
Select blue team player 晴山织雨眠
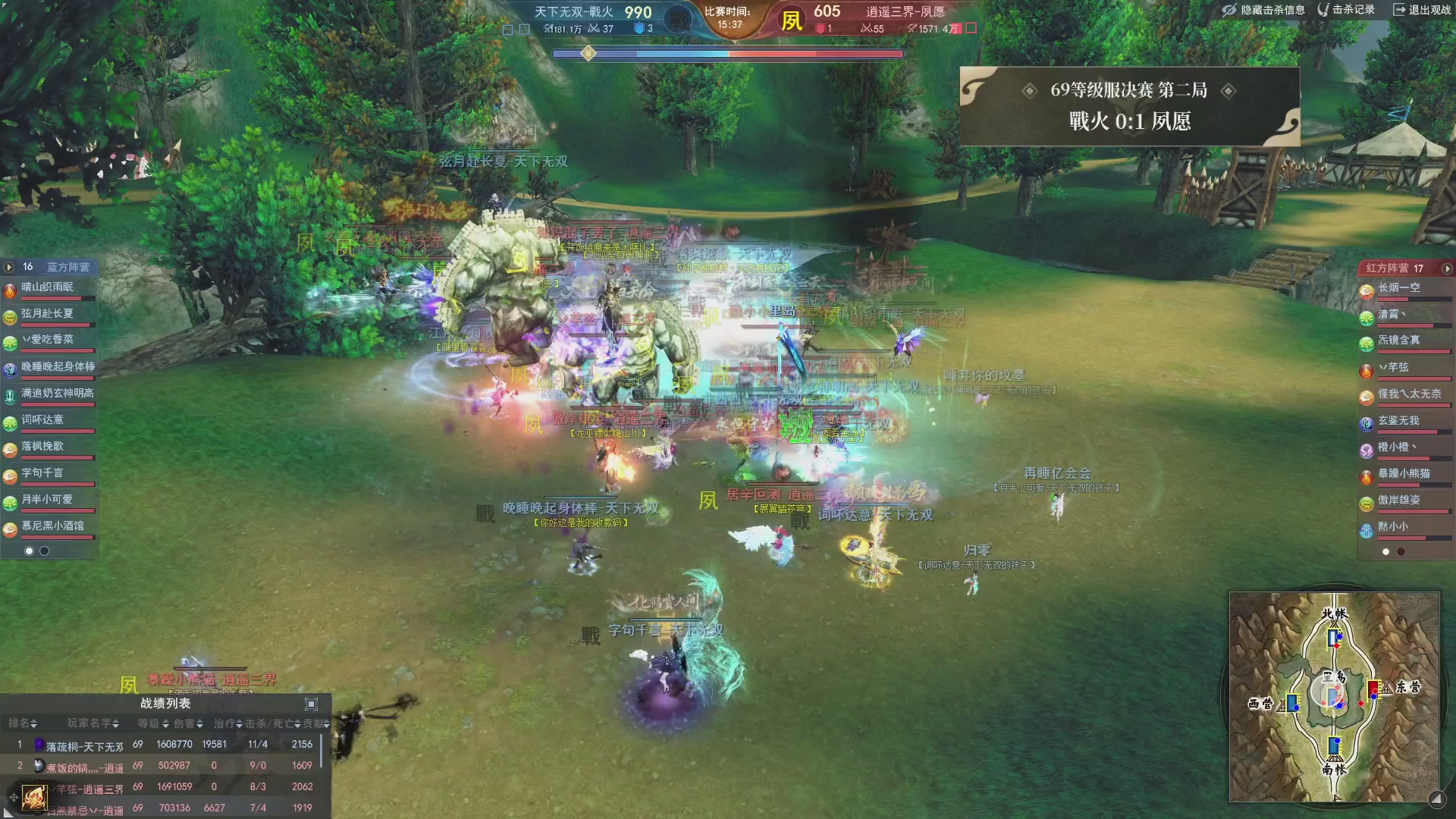(49, 288)
